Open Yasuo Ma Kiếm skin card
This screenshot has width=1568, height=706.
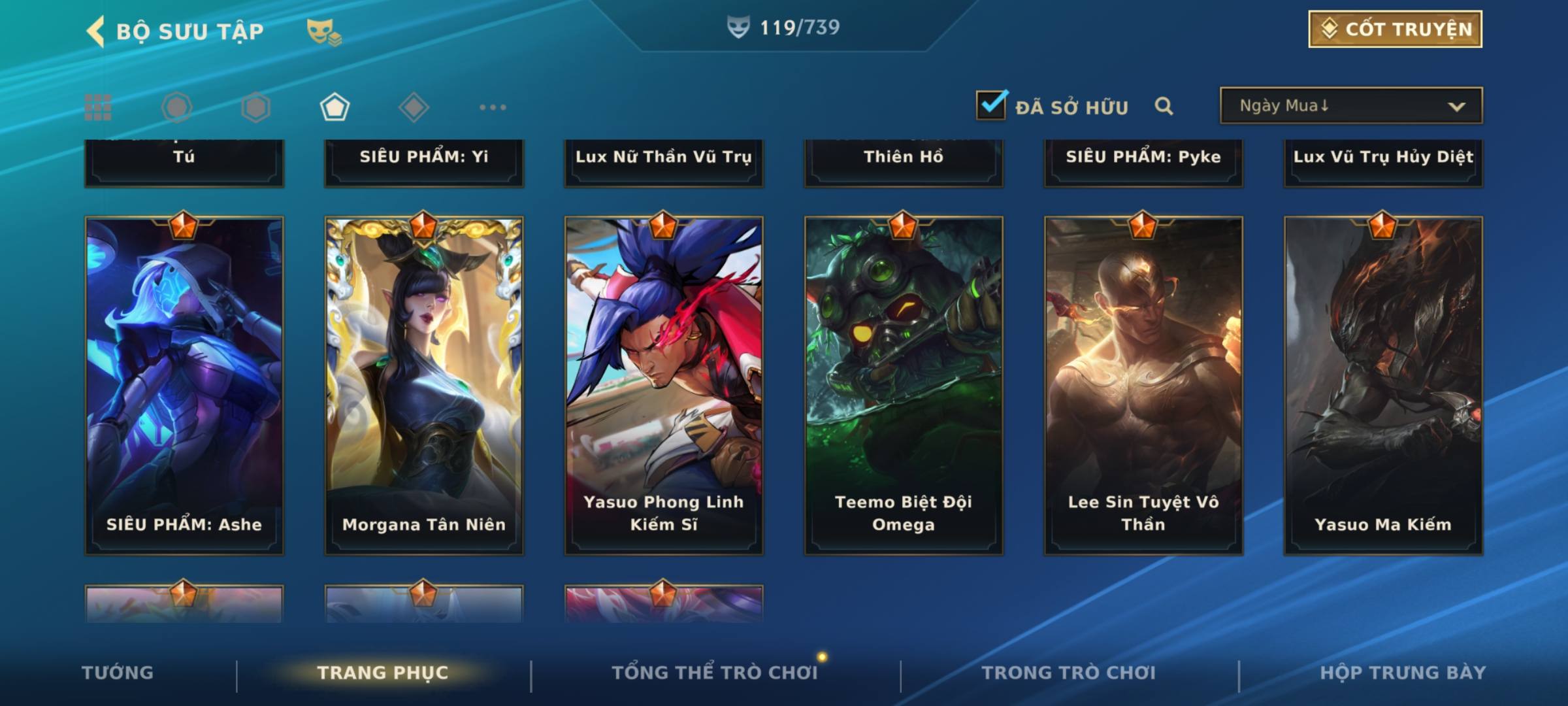click(1383, 386)
